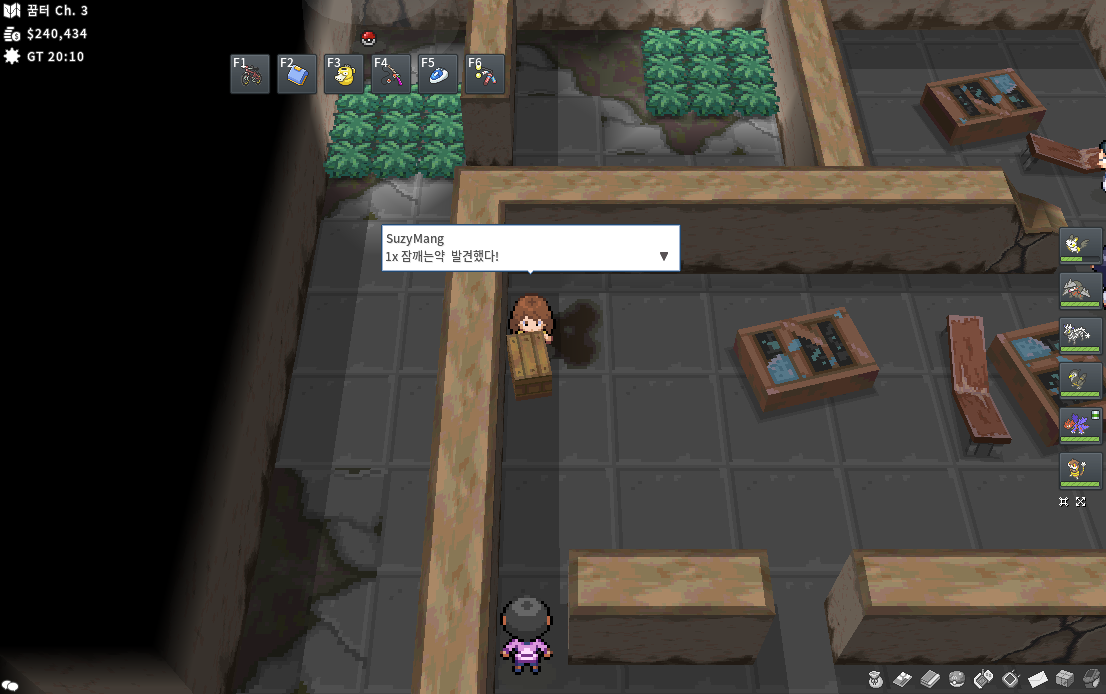
Task: Open the book icon in the bottom menu
Action: [930, 679]
